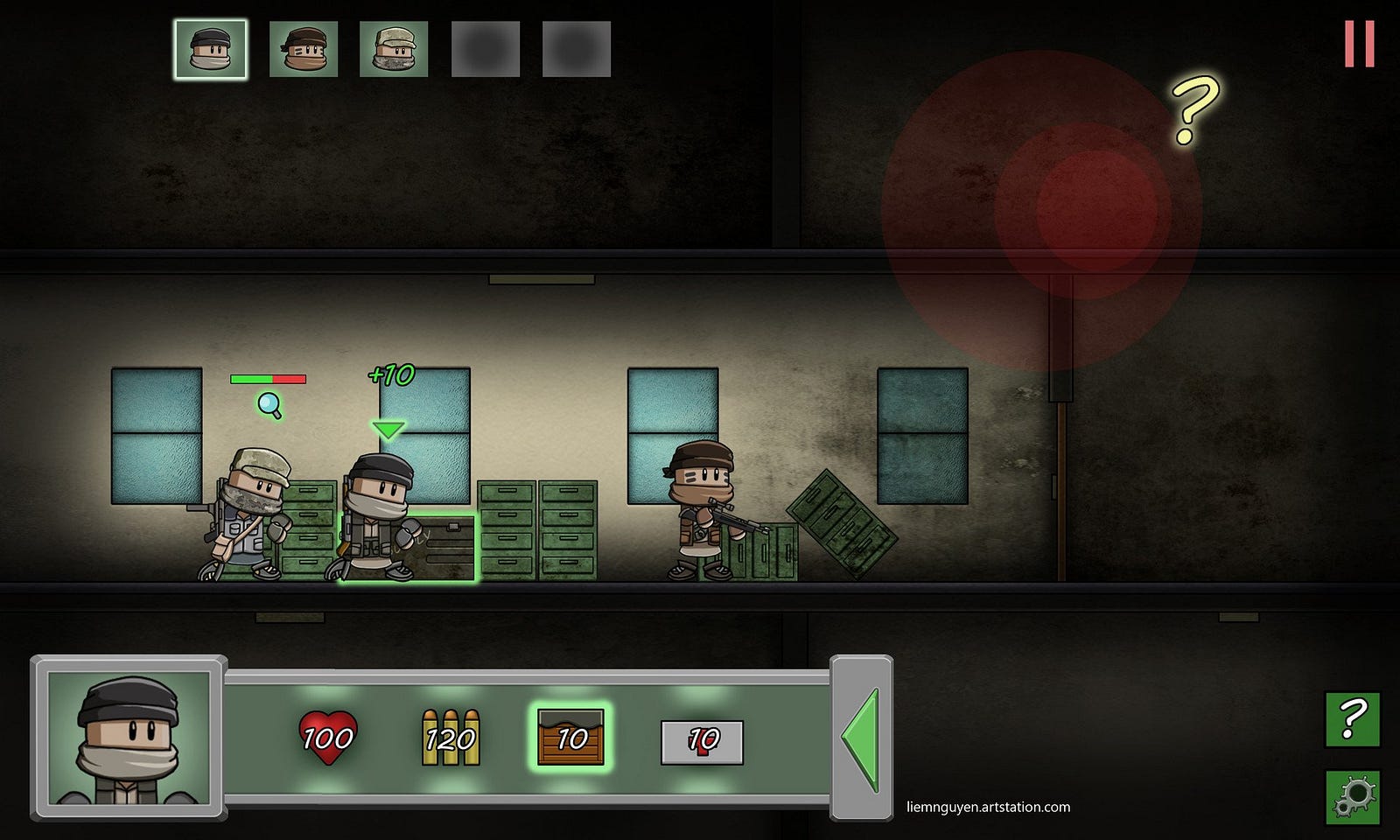Select the bullets ammo icon

pyautogui.click(x=451, y=738)
